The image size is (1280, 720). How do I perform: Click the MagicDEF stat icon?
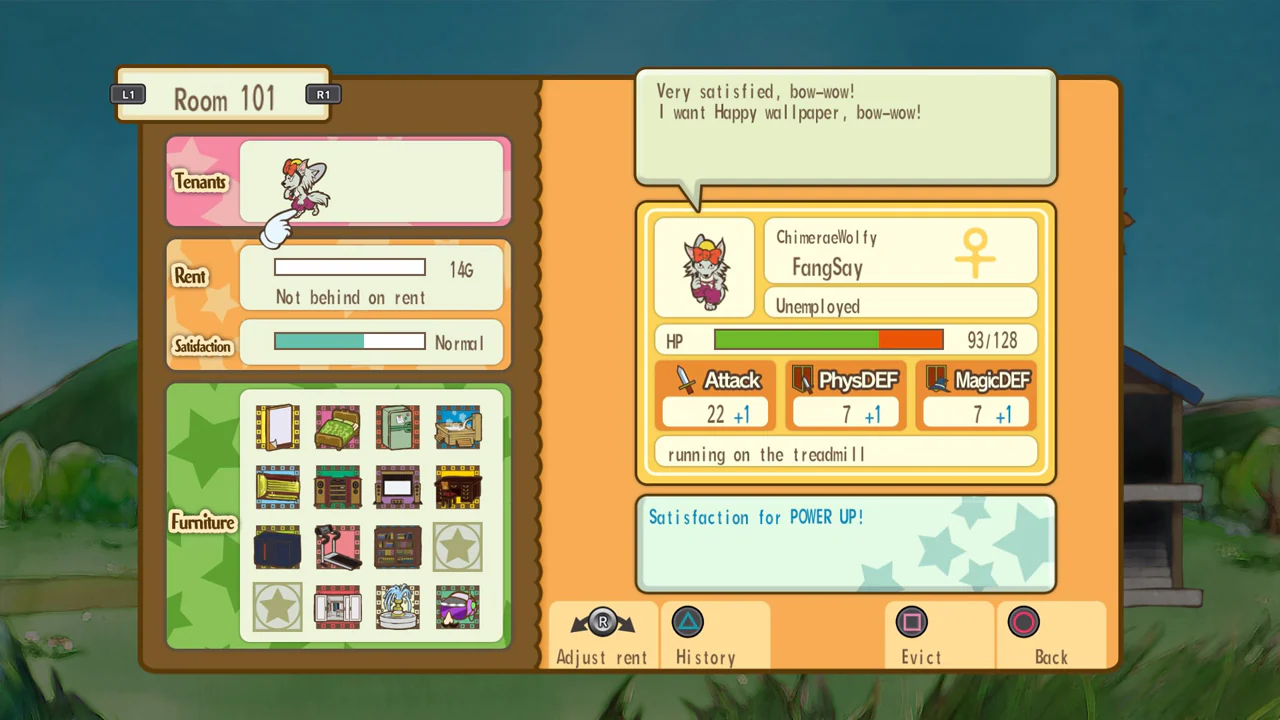[x=936, y=379]
